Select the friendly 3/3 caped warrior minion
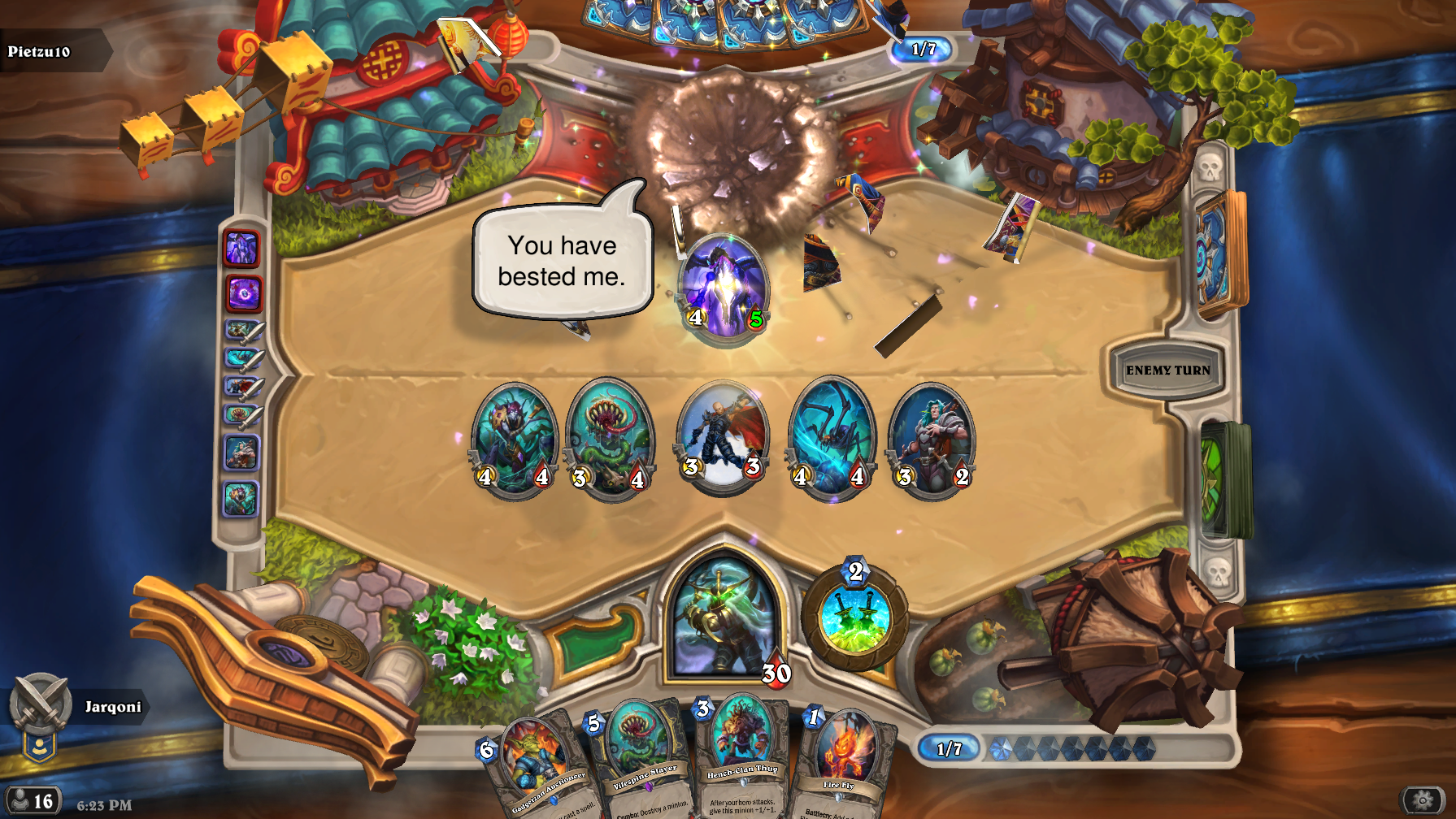 click(x=722, y=436)
